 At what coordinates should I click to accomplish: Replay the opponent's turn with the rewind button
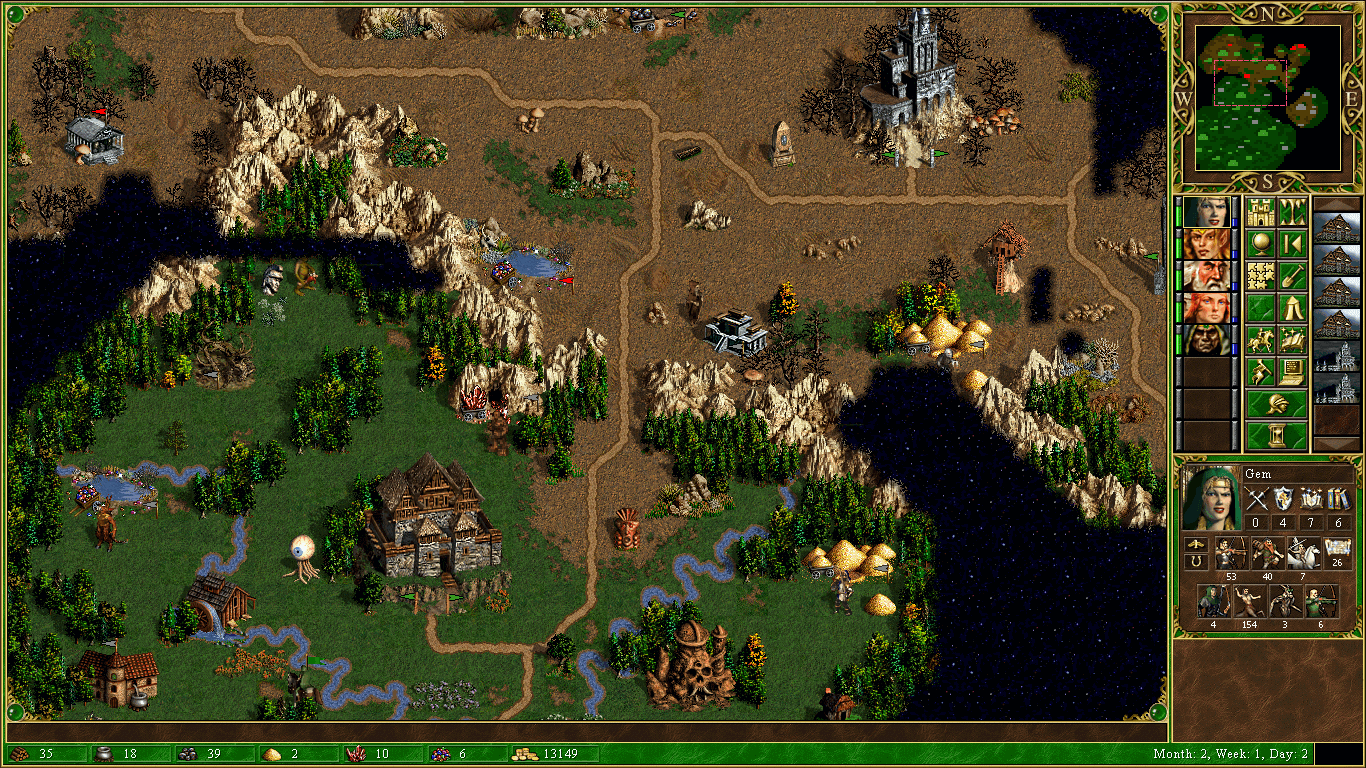[1291, 243]
